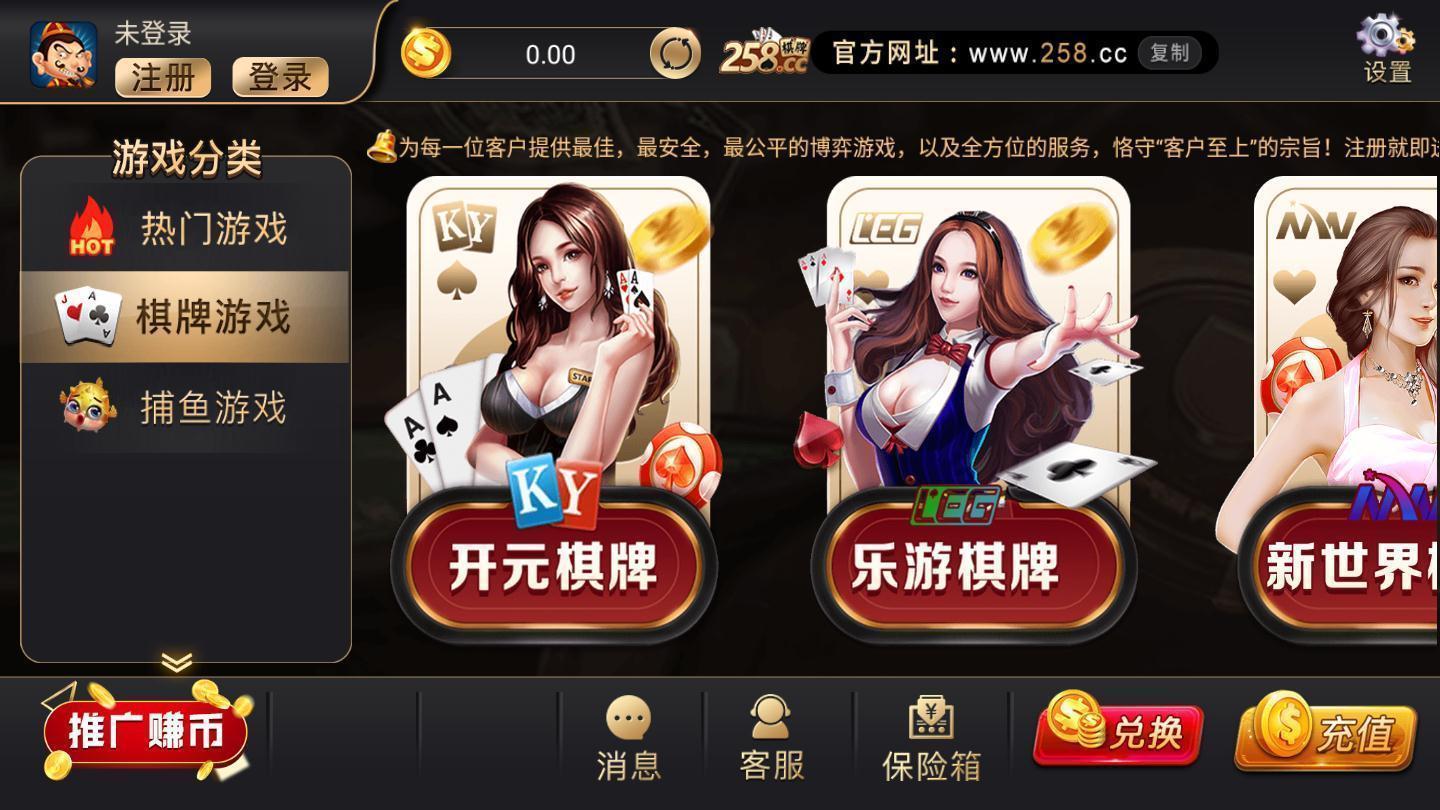
Task: Switch to the 热门游戏 category
Action: tap(213, 228)
